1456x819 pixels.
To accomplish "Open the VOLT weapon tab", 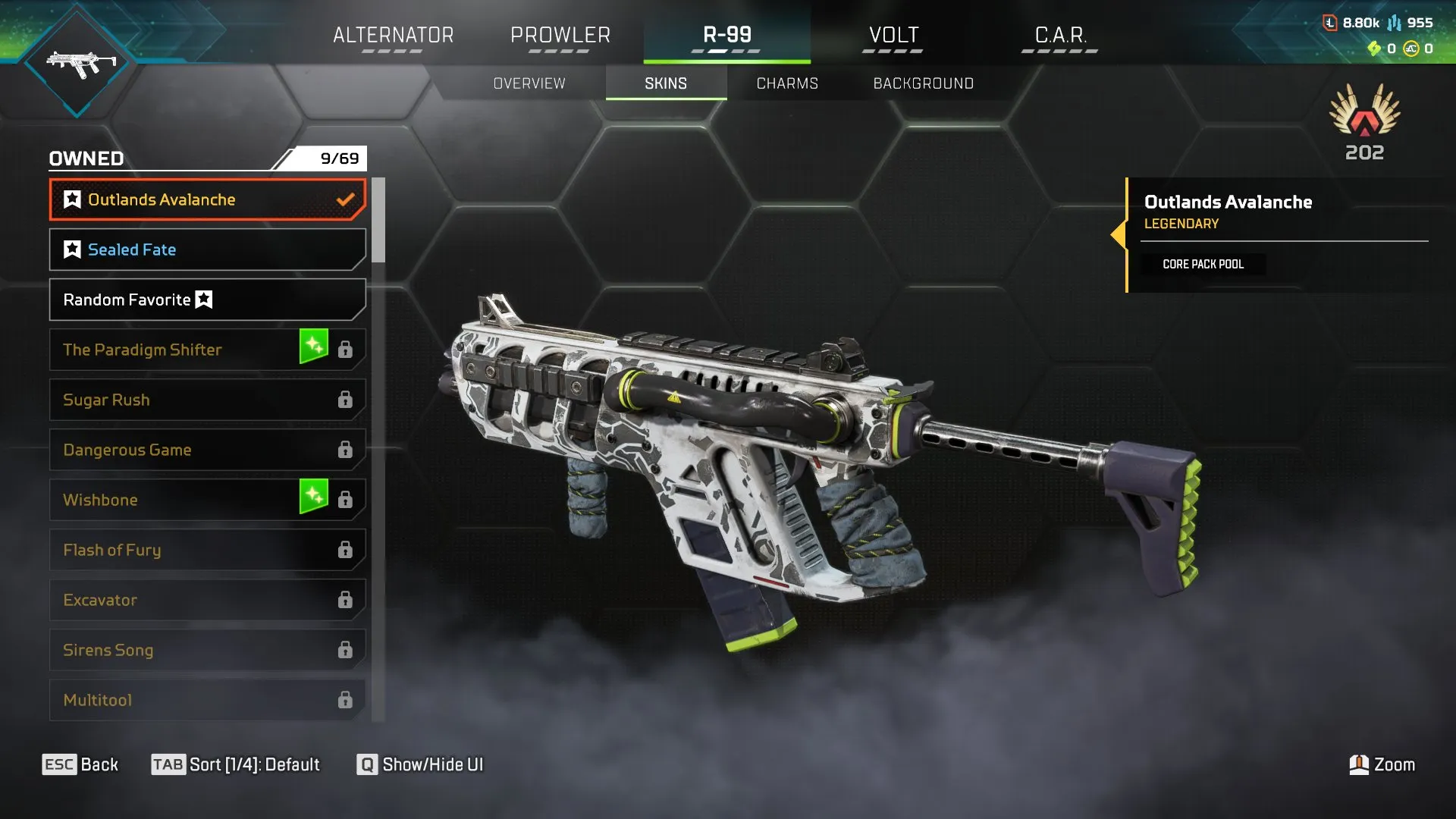I will 892,35.
